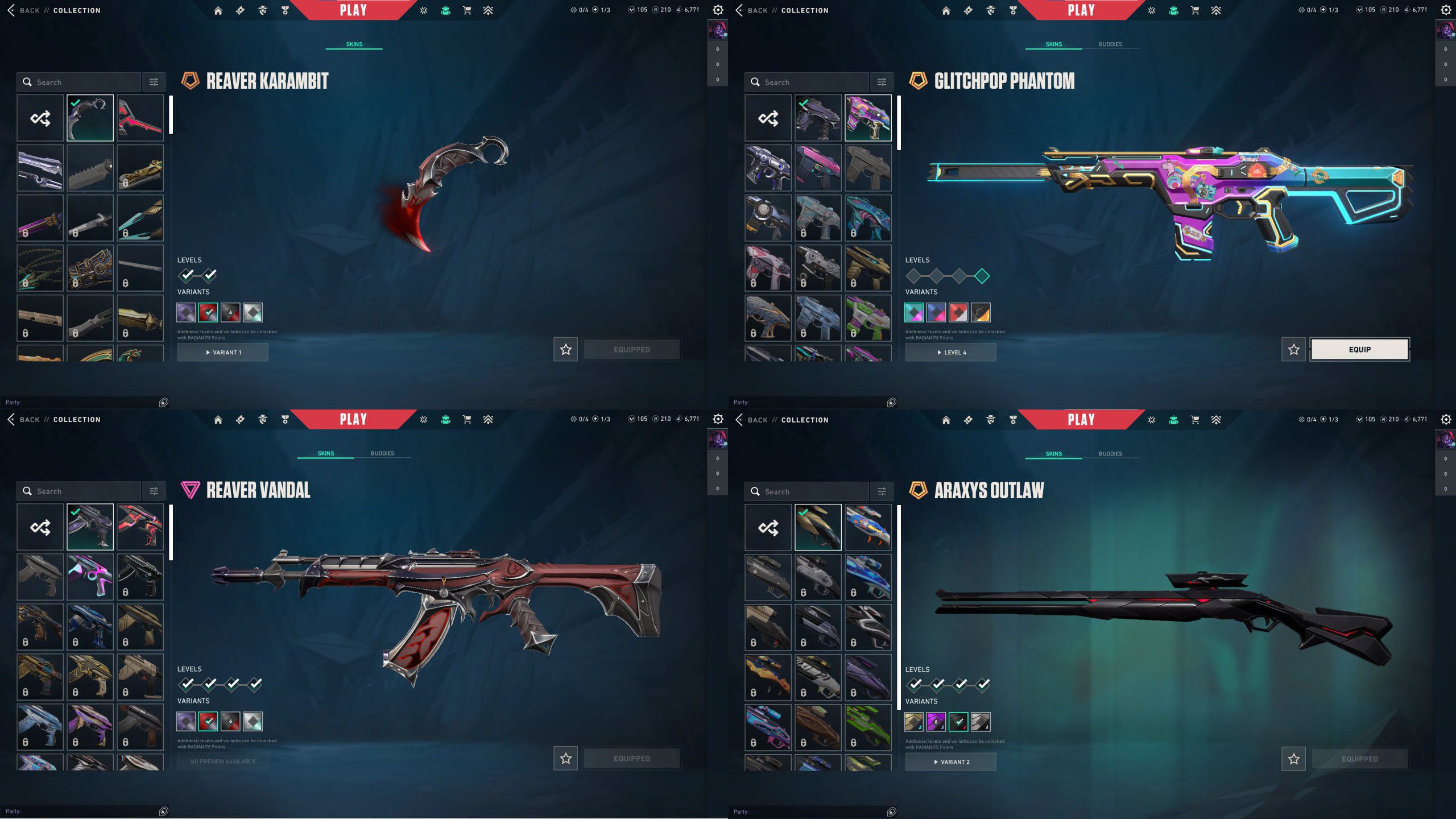Select the purple variant swatch for Reaver Vandal
Viewport: 1456px width, 819px height.
click(x=185, y=721)
